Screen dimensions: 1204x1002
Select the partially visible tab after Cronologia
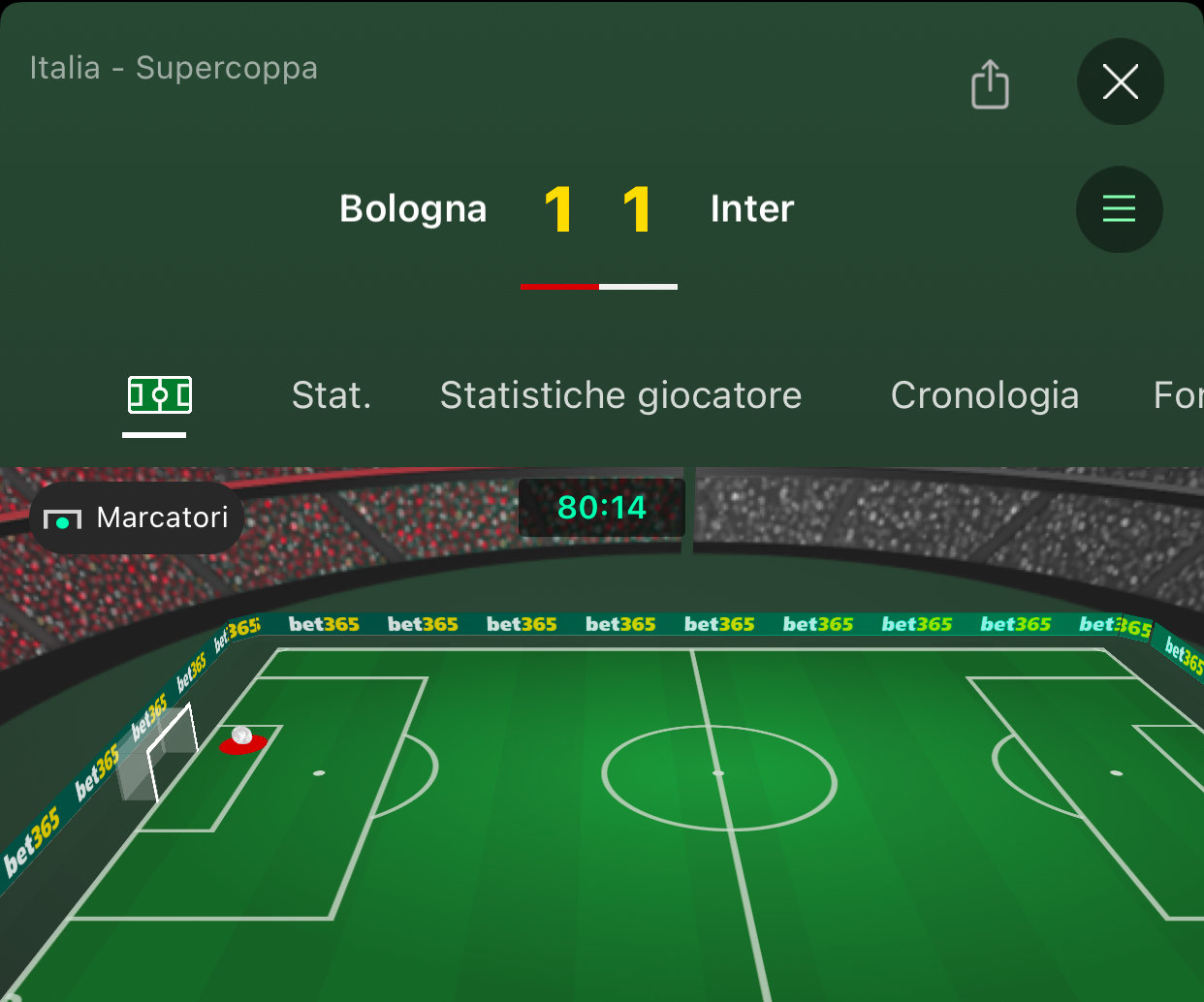pyautogui.click(x=1178, y=395)
